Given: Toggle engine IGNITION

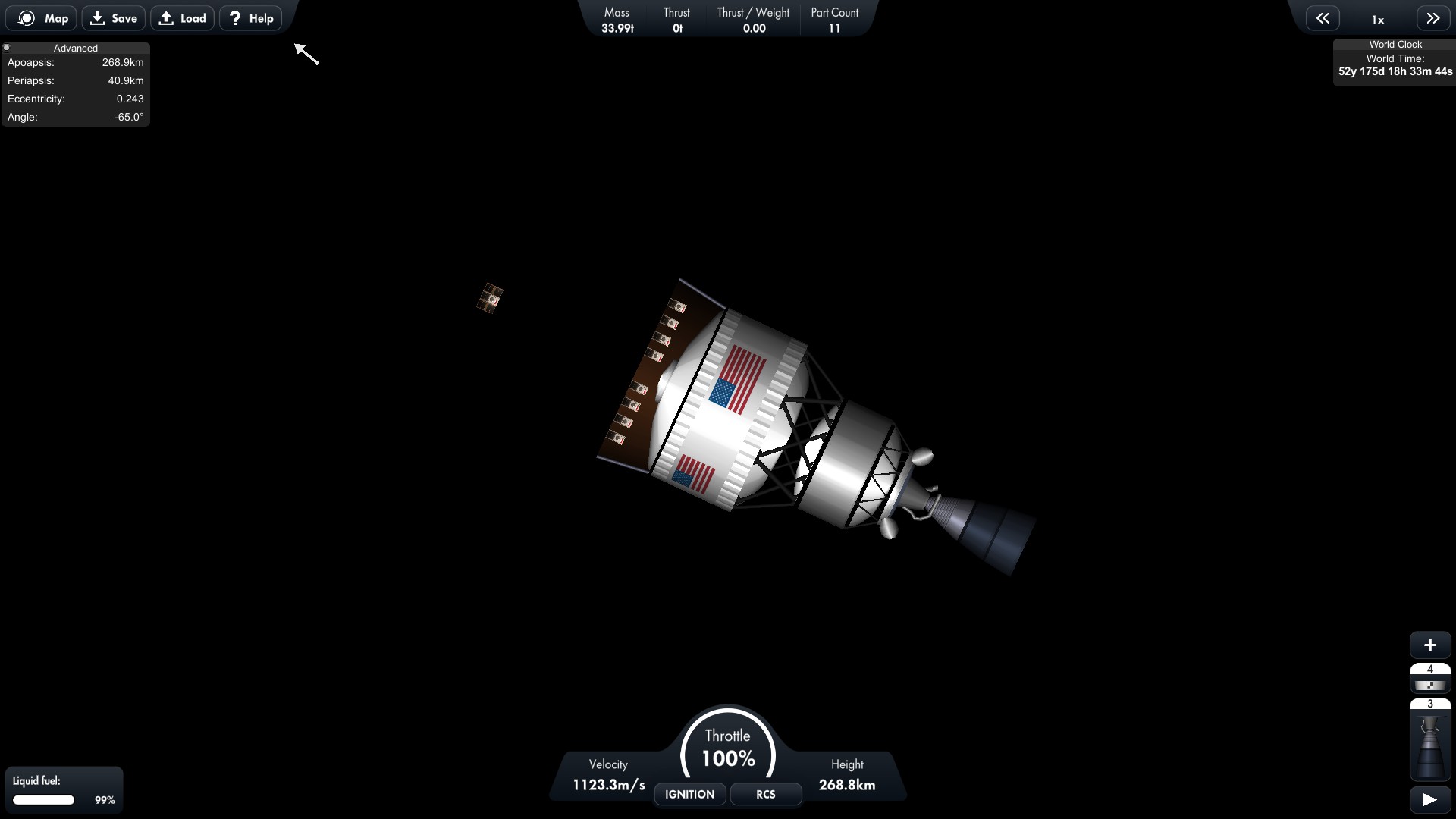Looking at the screenshot, I should point(689,794).
